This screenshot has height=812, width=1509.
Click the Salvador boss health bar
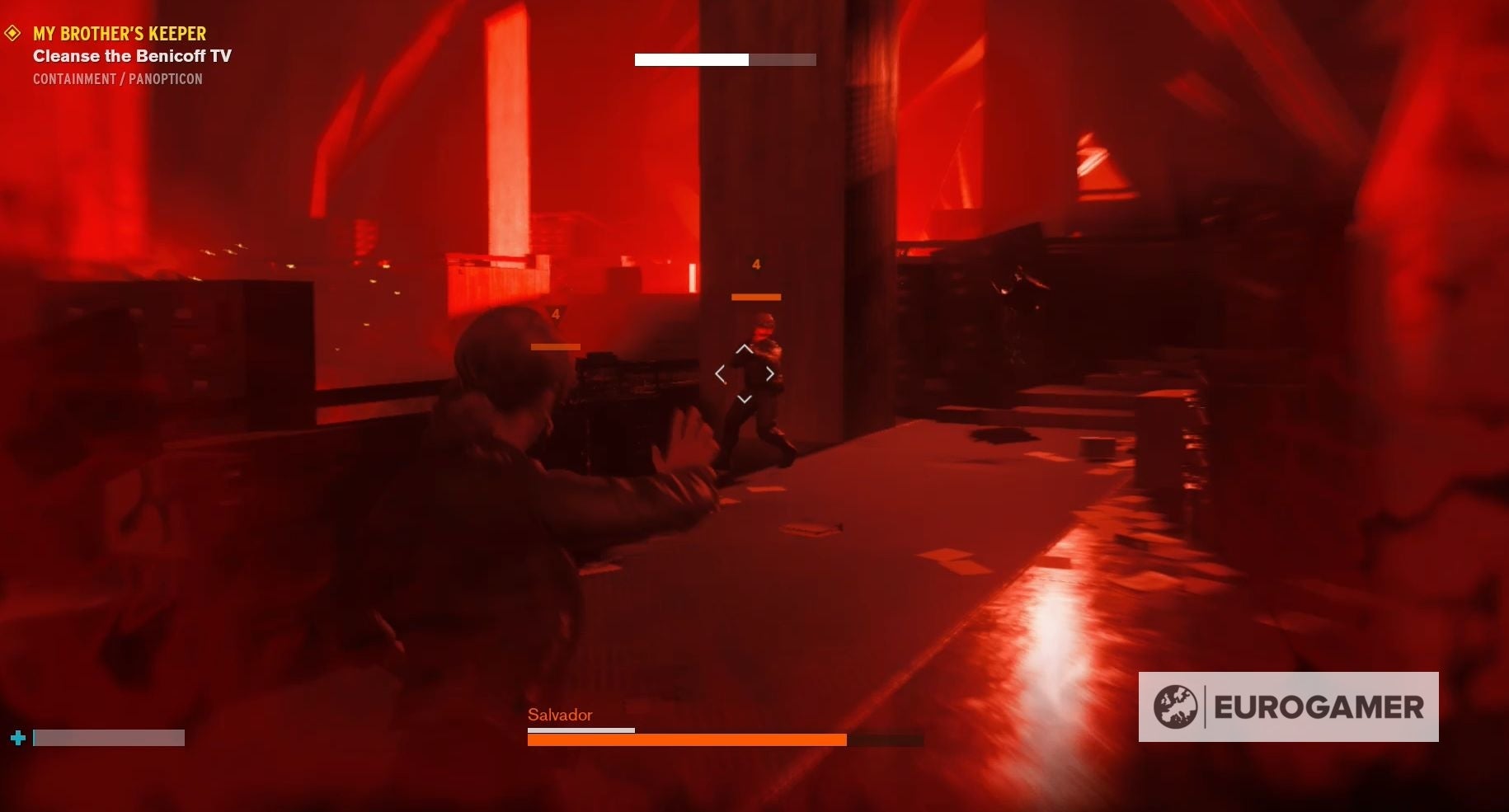coord(684,739)
